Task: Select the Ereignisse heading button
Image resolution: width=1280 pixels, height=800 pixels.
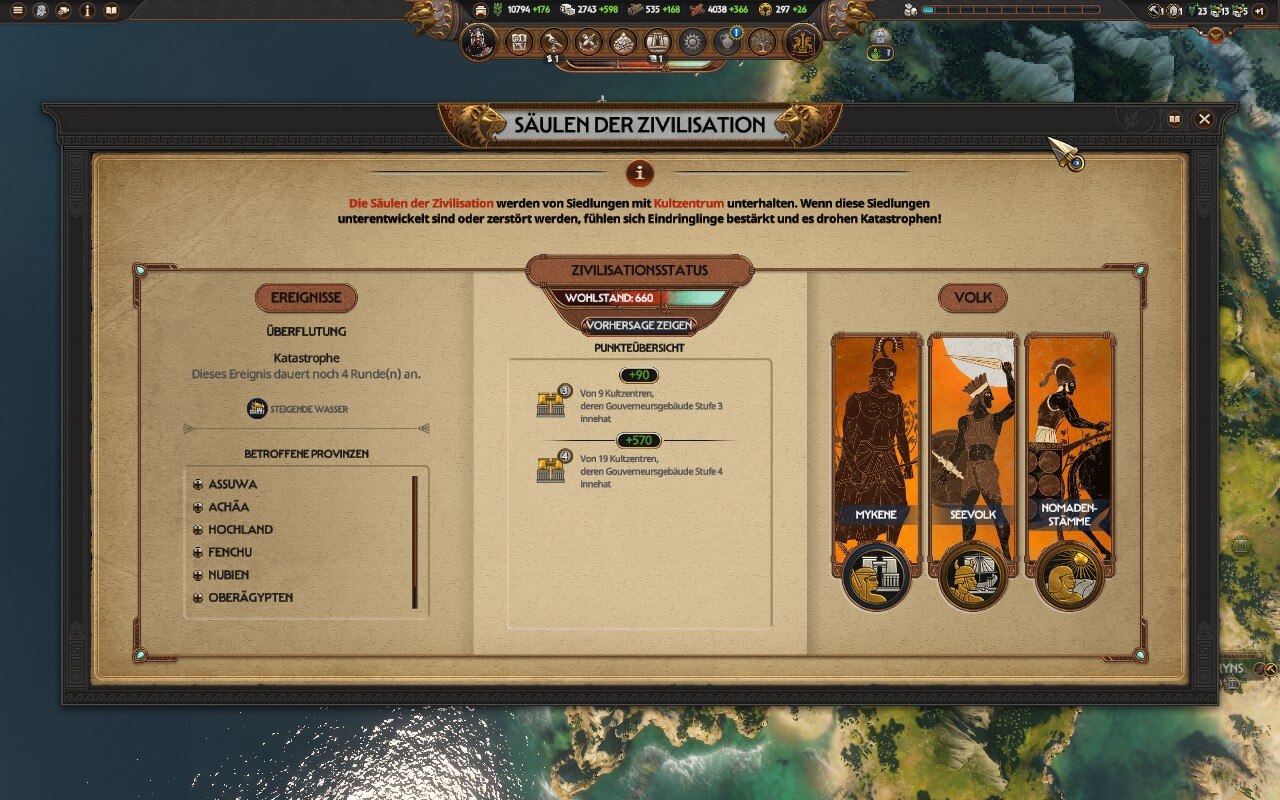Action: pyautogui.click(x=306, y=298)
